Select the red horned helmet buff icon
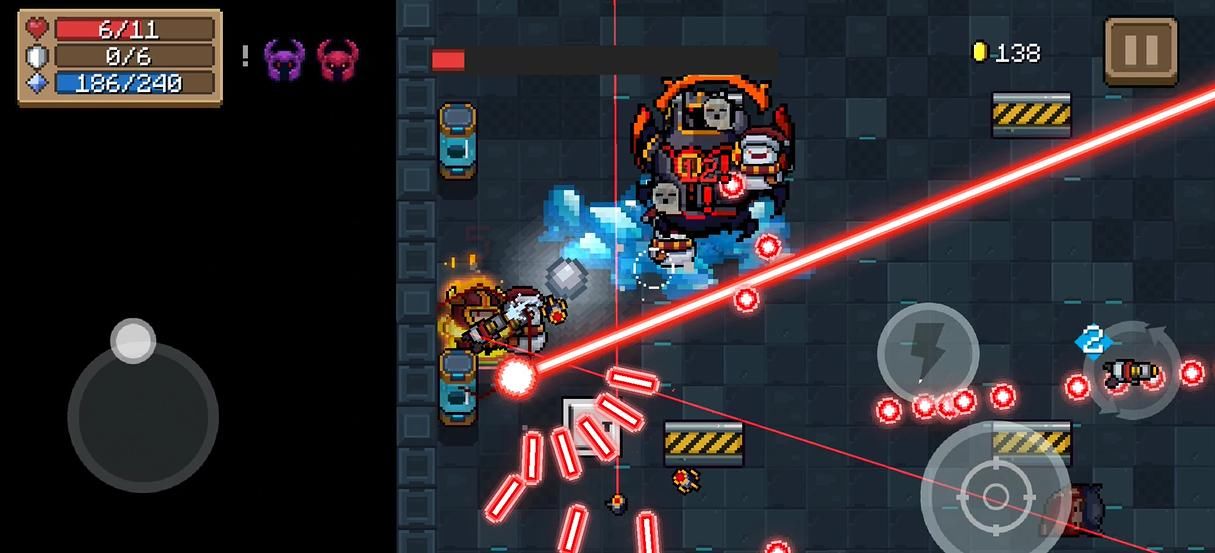 pyautogui.click(x=337, y=60)
